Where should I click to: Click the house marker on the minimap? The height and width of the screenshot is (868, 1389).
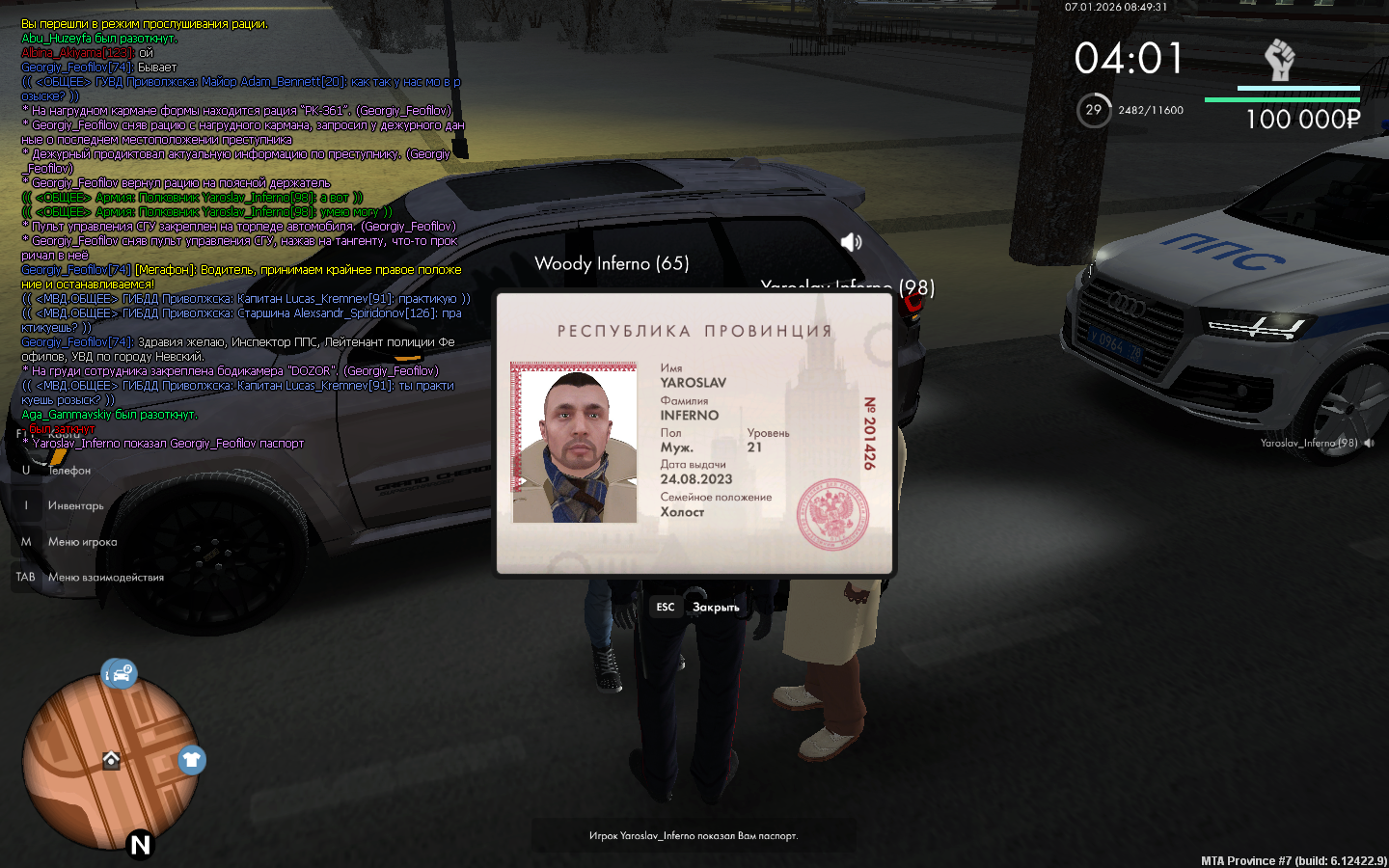pos(111,760)
